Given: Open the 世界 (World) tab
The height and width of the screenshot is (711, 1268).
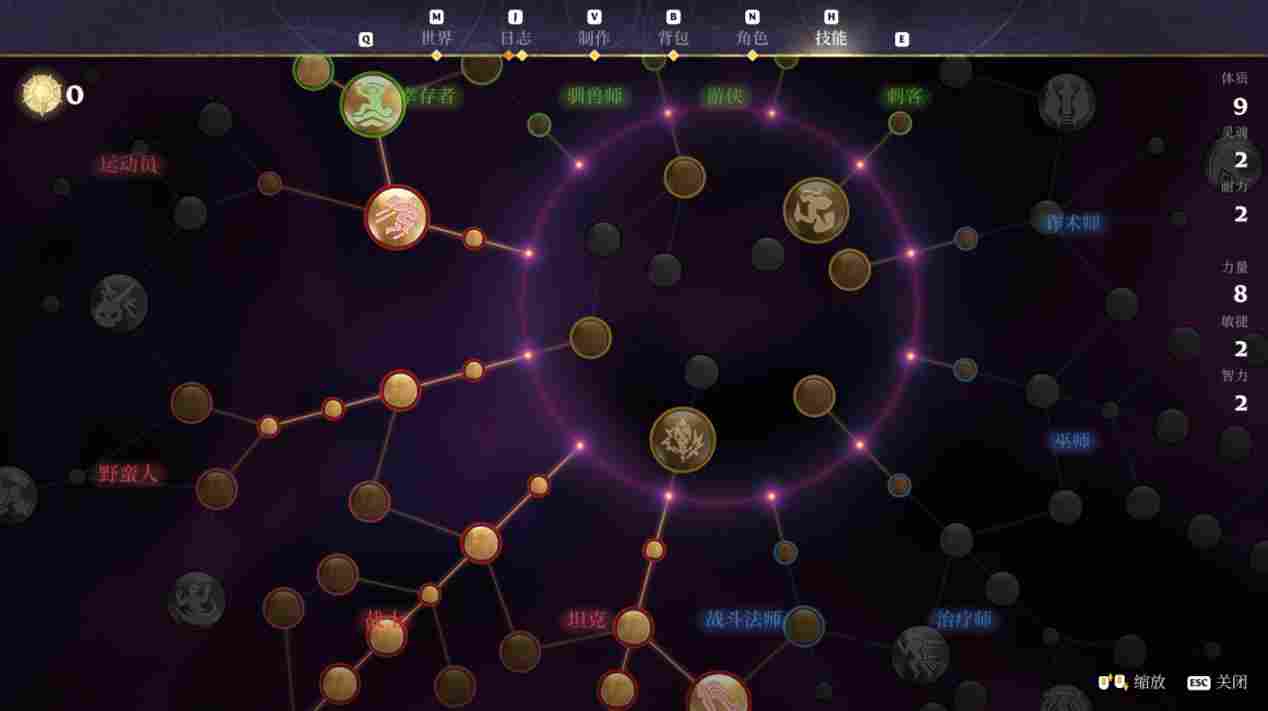Looking at the screenshot, I should point(436,38).
